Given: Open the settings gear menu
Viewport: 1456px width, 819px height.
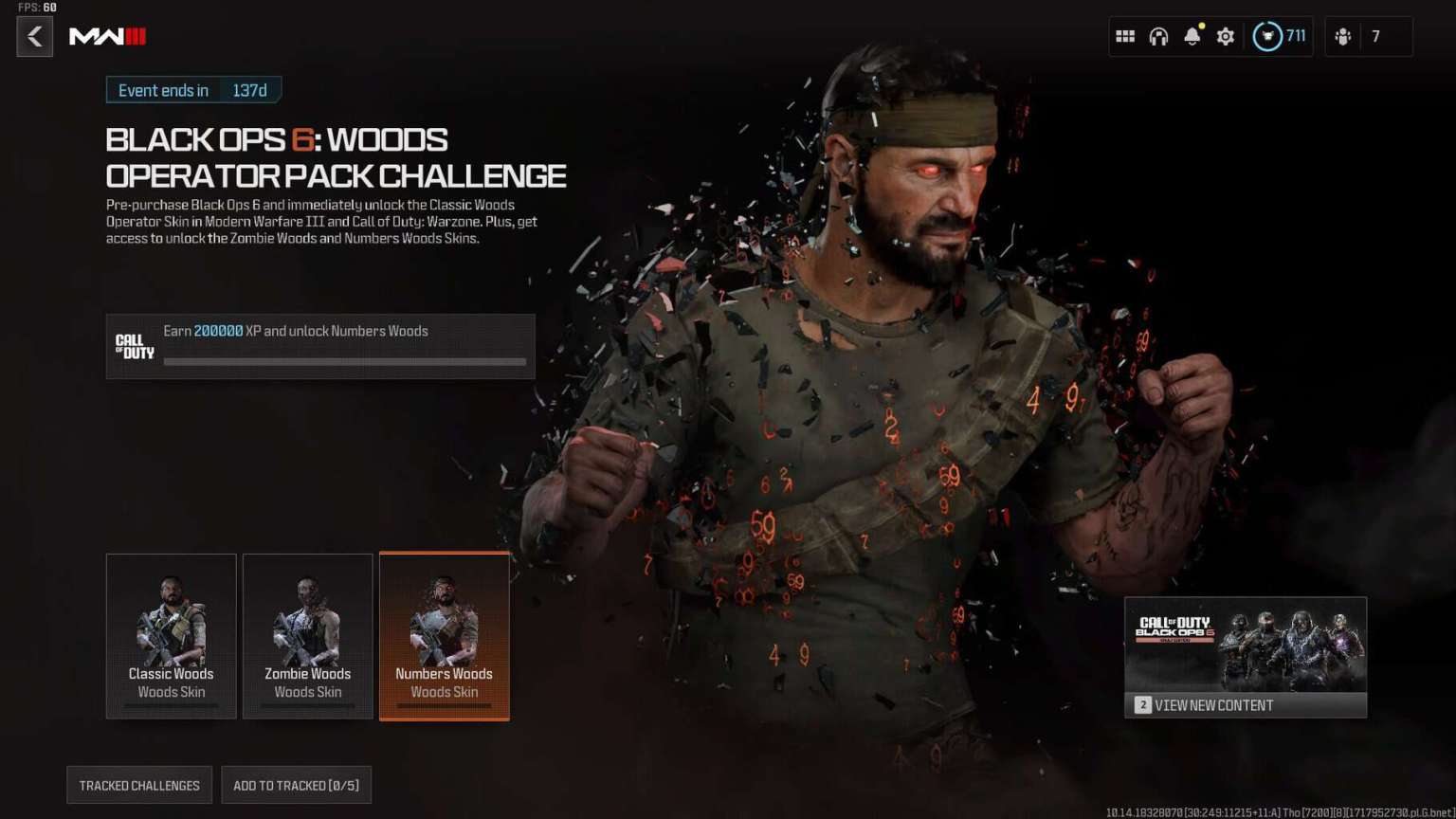Looking at the screenshot, I should (x=1225, y=36).
